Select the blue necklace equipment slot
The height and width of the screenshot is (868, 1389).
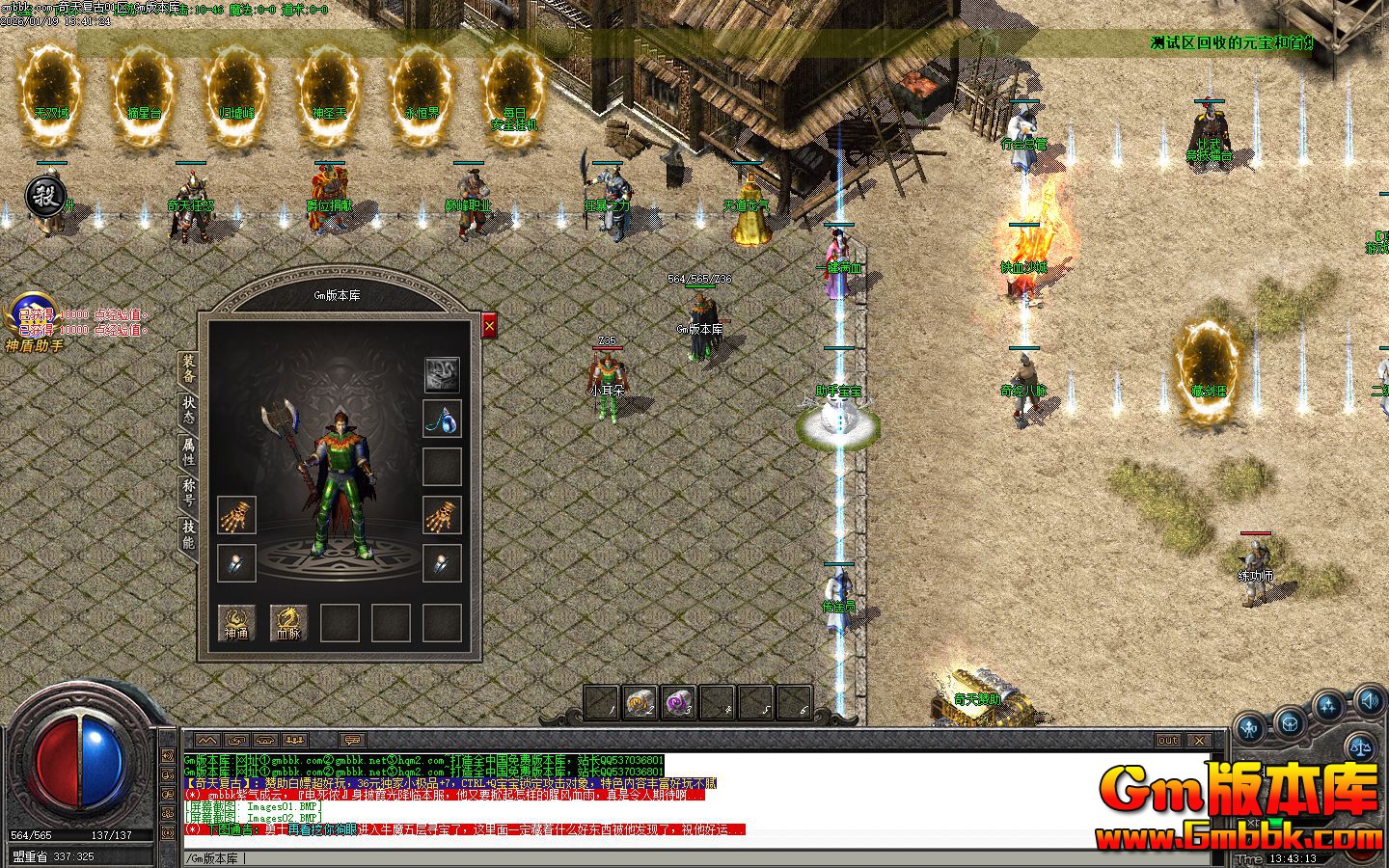coord(442,419)
